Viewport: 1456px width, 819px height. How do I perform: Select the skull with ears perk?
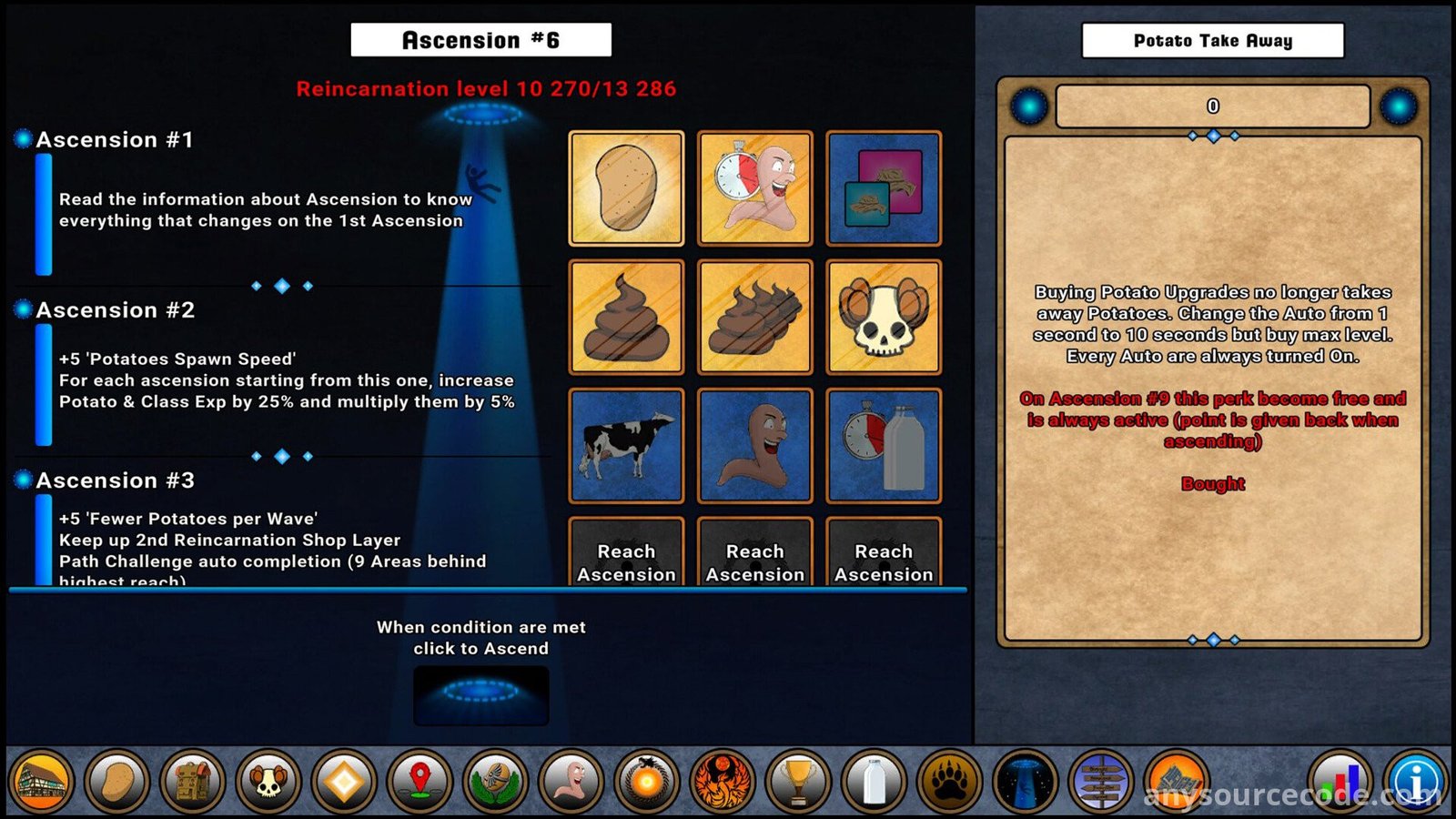click(883, 317)
